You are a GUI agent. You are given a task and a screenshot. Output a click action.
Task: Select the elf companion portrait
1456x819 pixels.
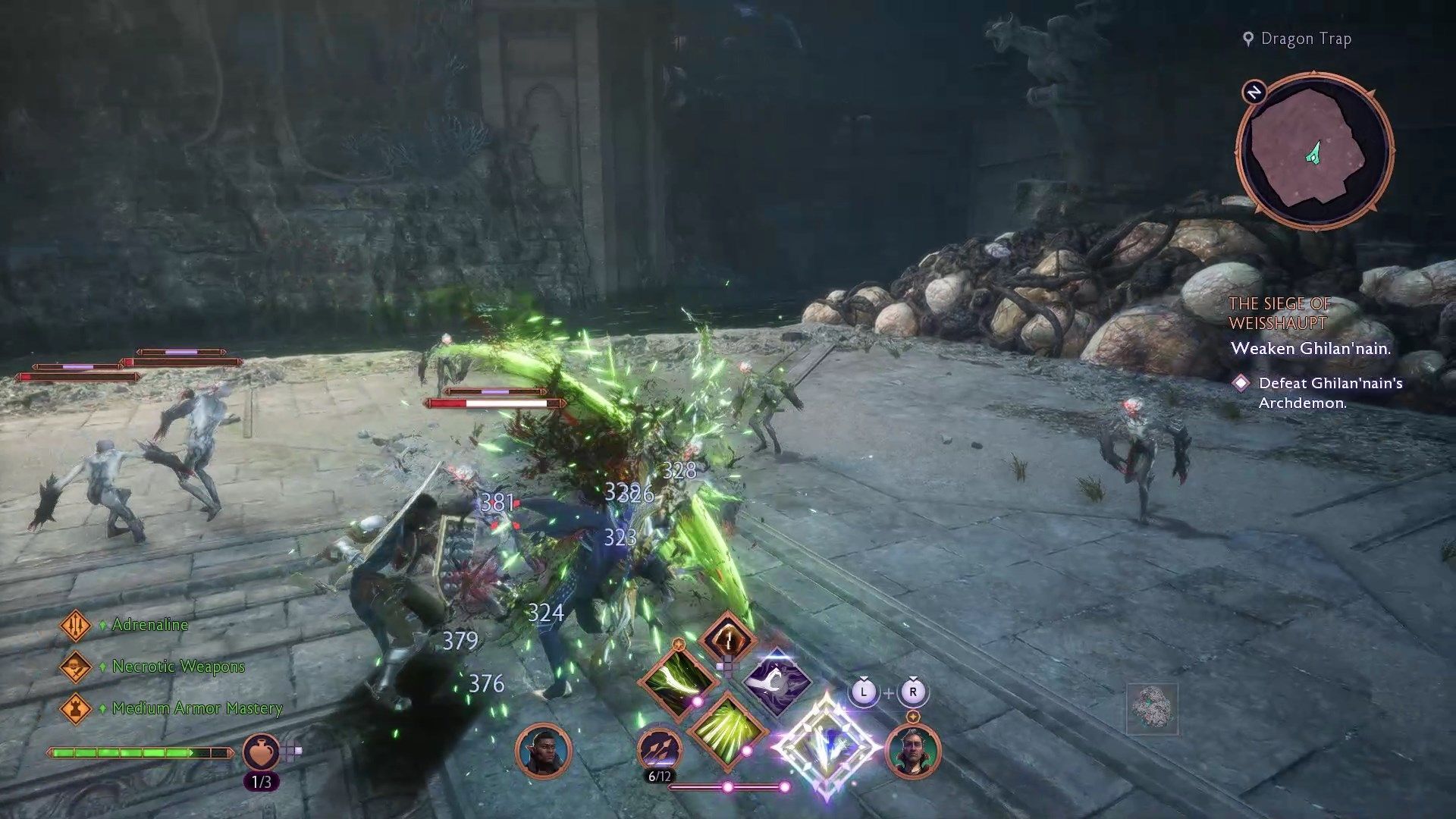(543, 751)
